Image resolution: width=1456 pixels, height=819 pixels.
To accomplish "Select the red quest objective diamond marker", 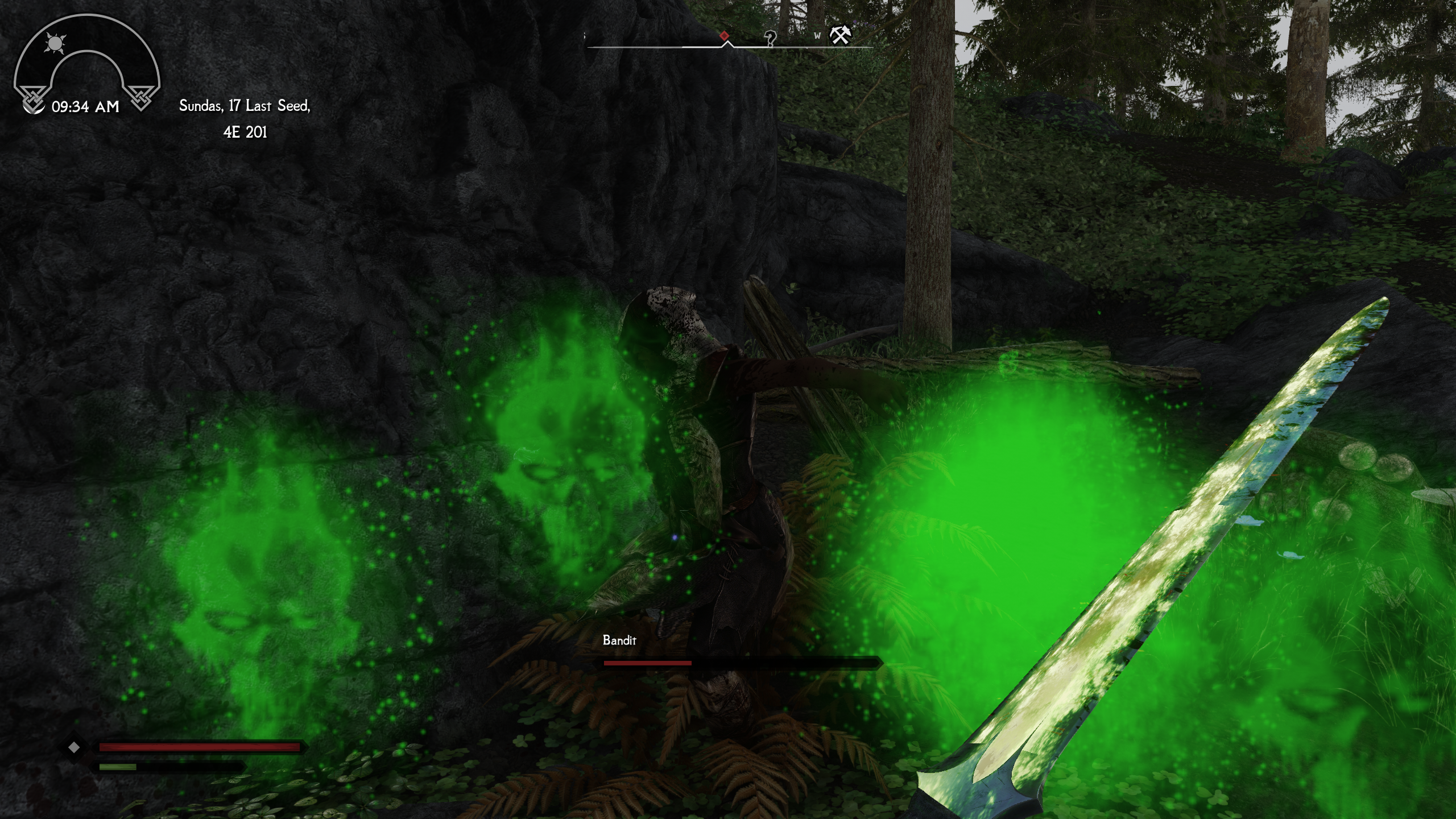I will pos(723,35).
